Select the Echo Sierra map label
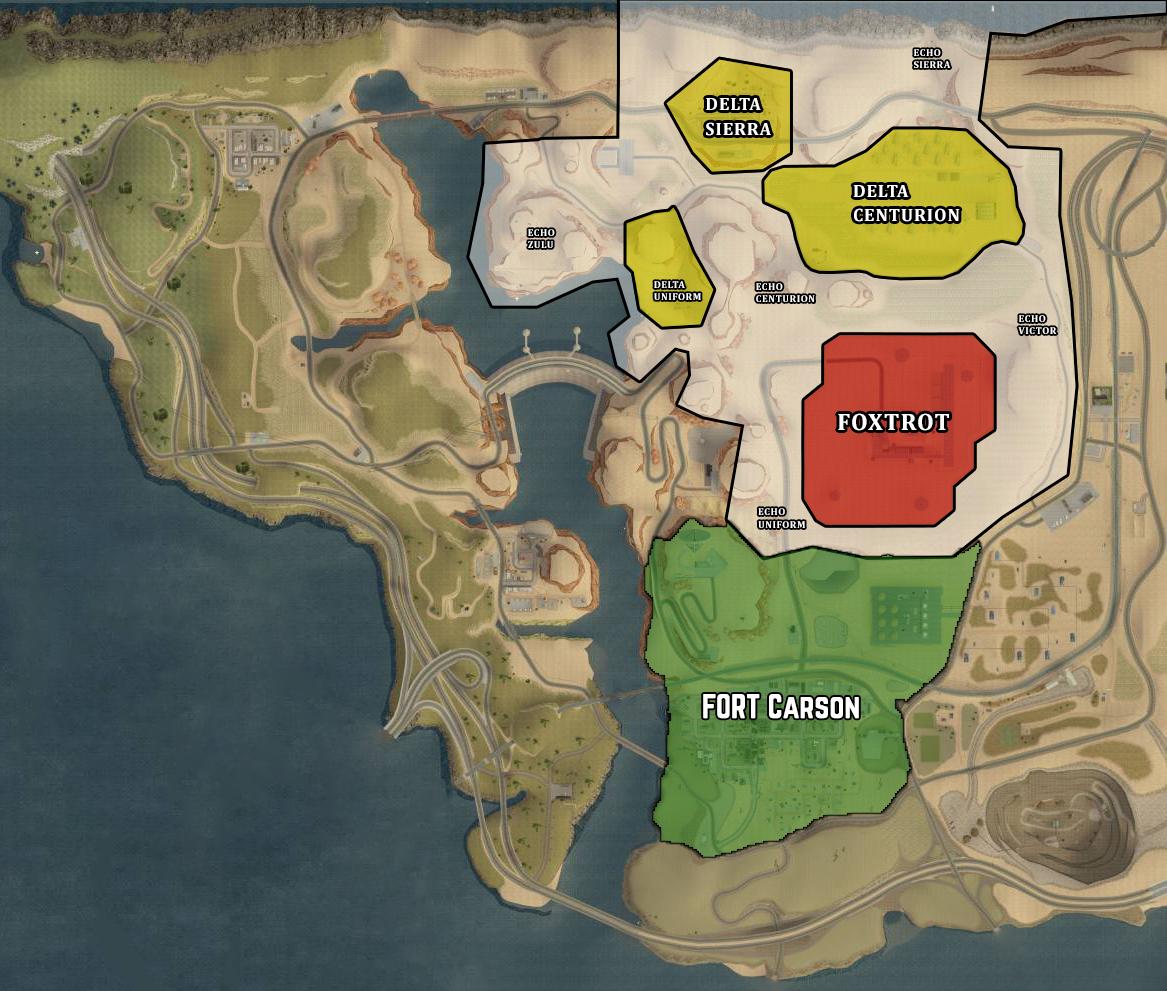 (x=931, y=58)
